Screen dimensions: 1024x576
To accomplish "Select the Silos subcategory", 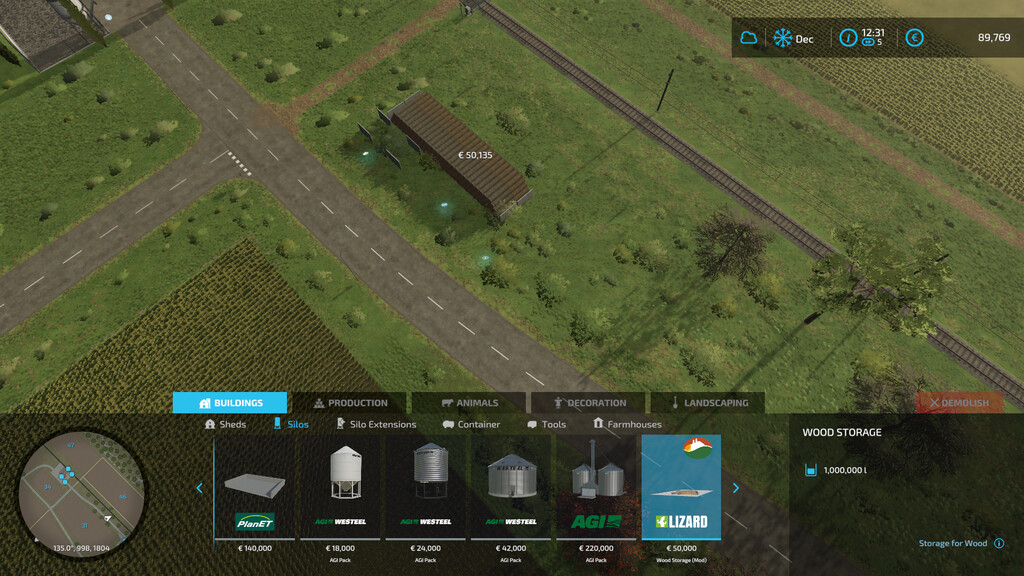I will pos(291,424).
